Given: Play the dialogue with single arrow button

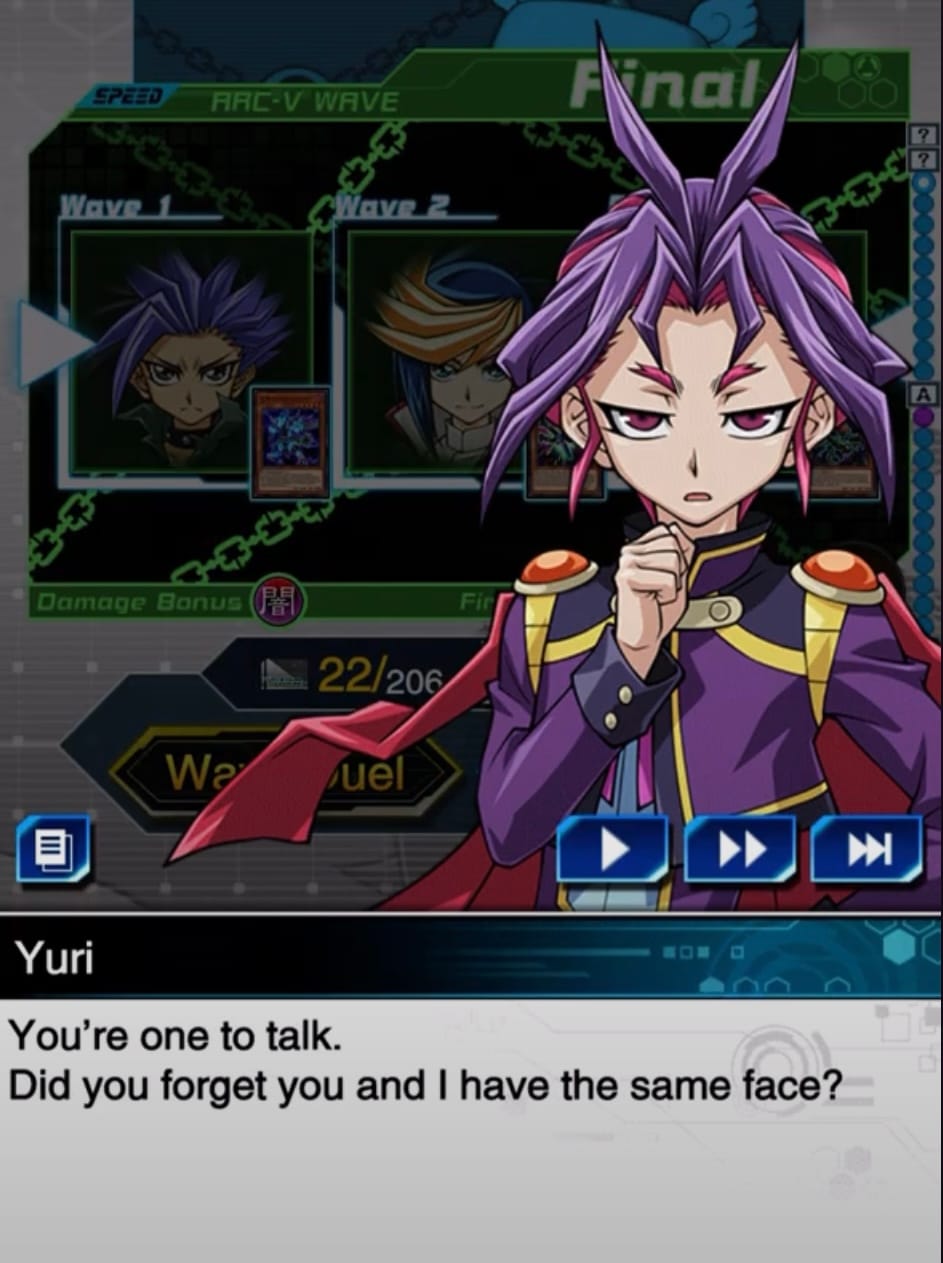Looking at the screenshot, I should click(612, 849).
